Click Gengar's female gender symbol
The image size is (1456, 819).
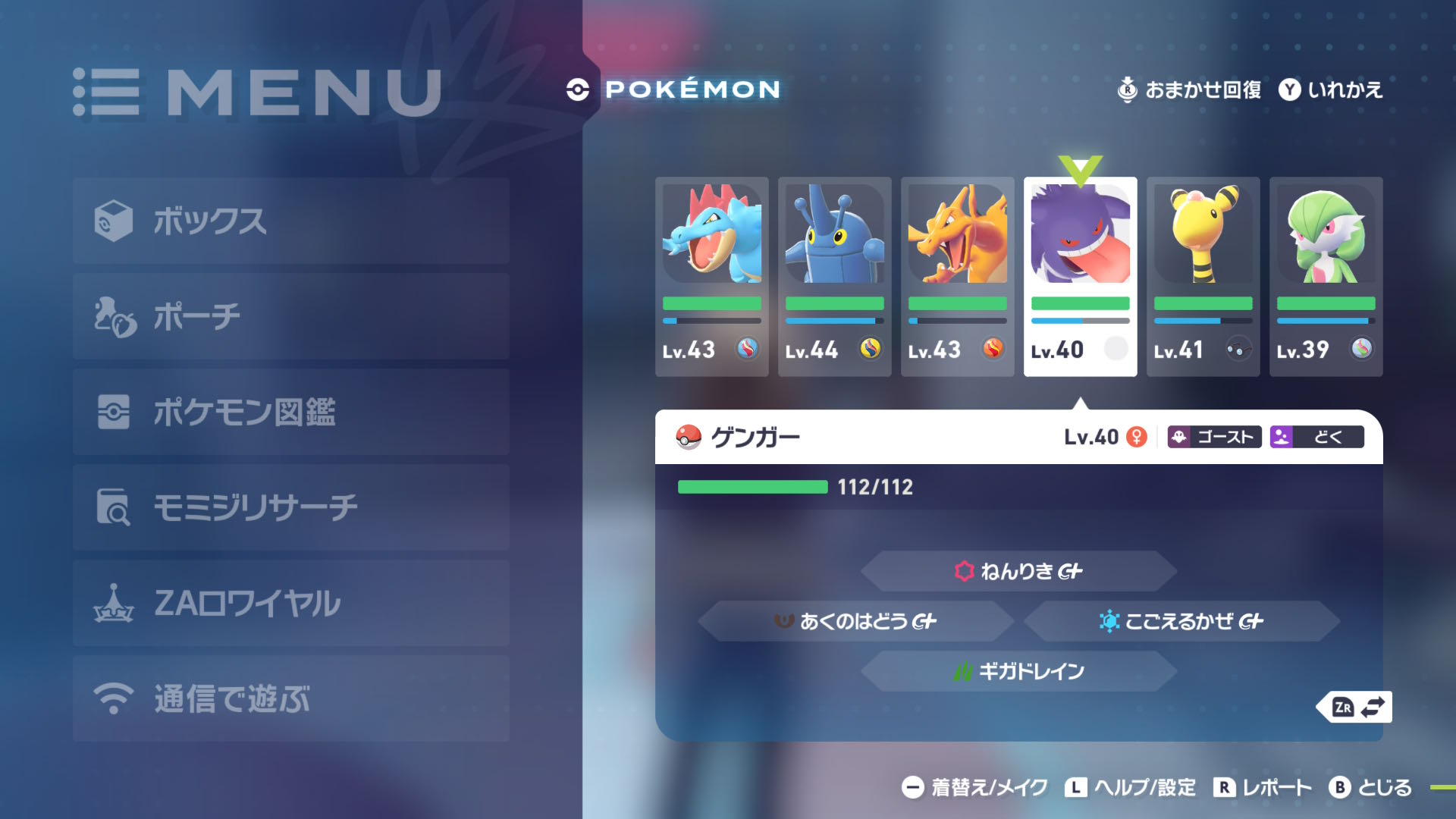tap(1137, 437)
